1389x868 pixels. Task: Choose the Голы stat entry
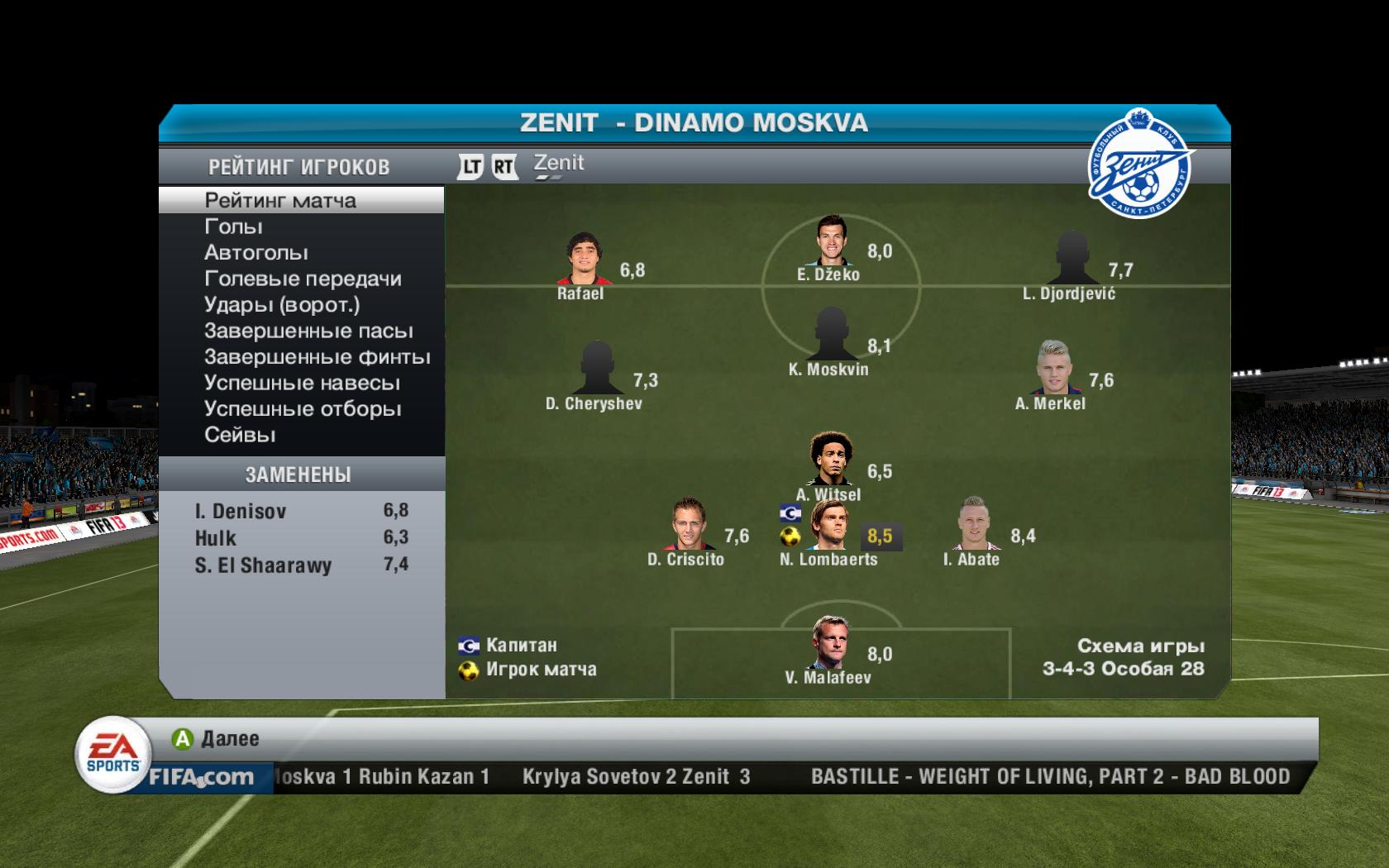coord(233,227)
